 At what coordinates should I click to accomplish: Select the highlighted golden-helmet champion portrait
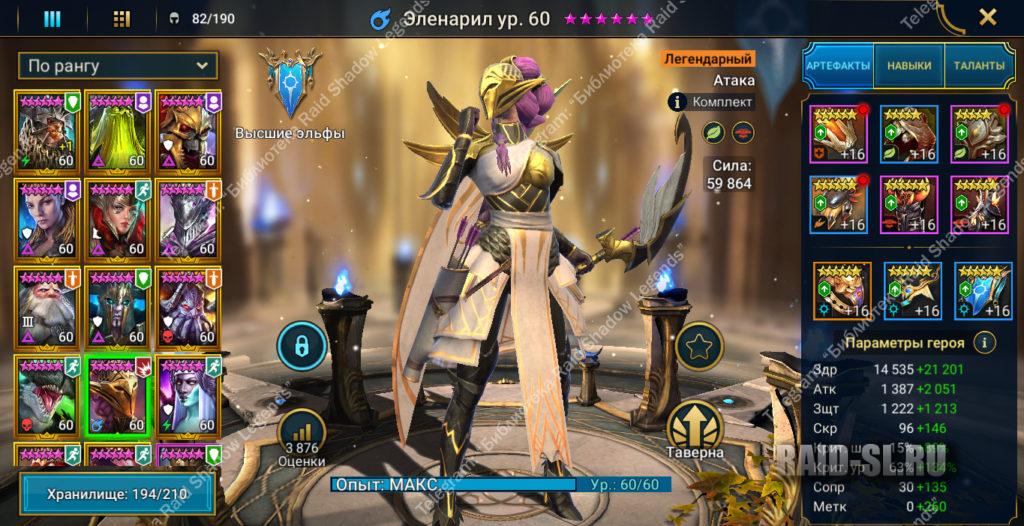tap(118, 394)
